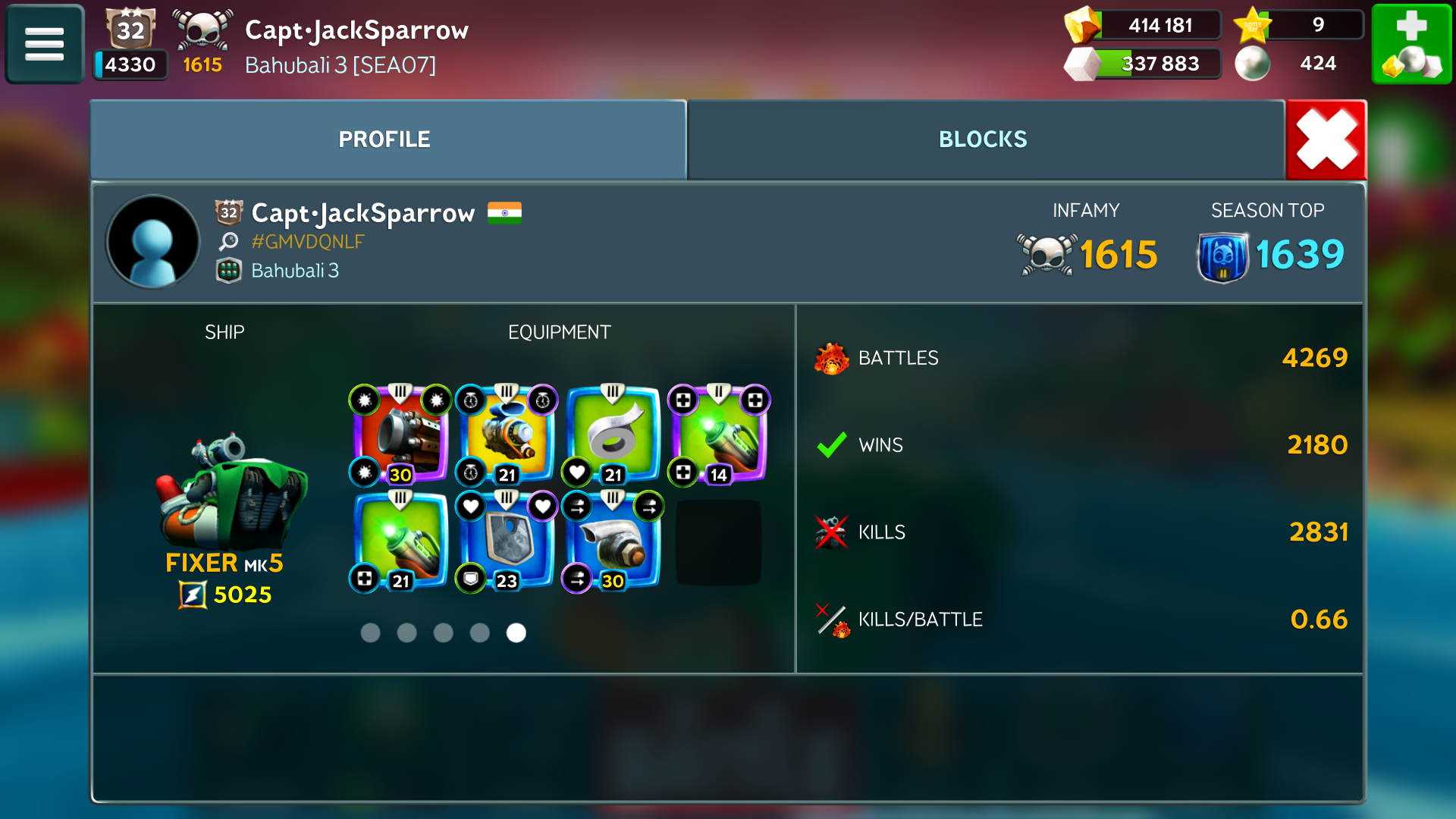Open the shop via green plus button
This screenshot has height=819, width=1456.
tap(1411, 44)
